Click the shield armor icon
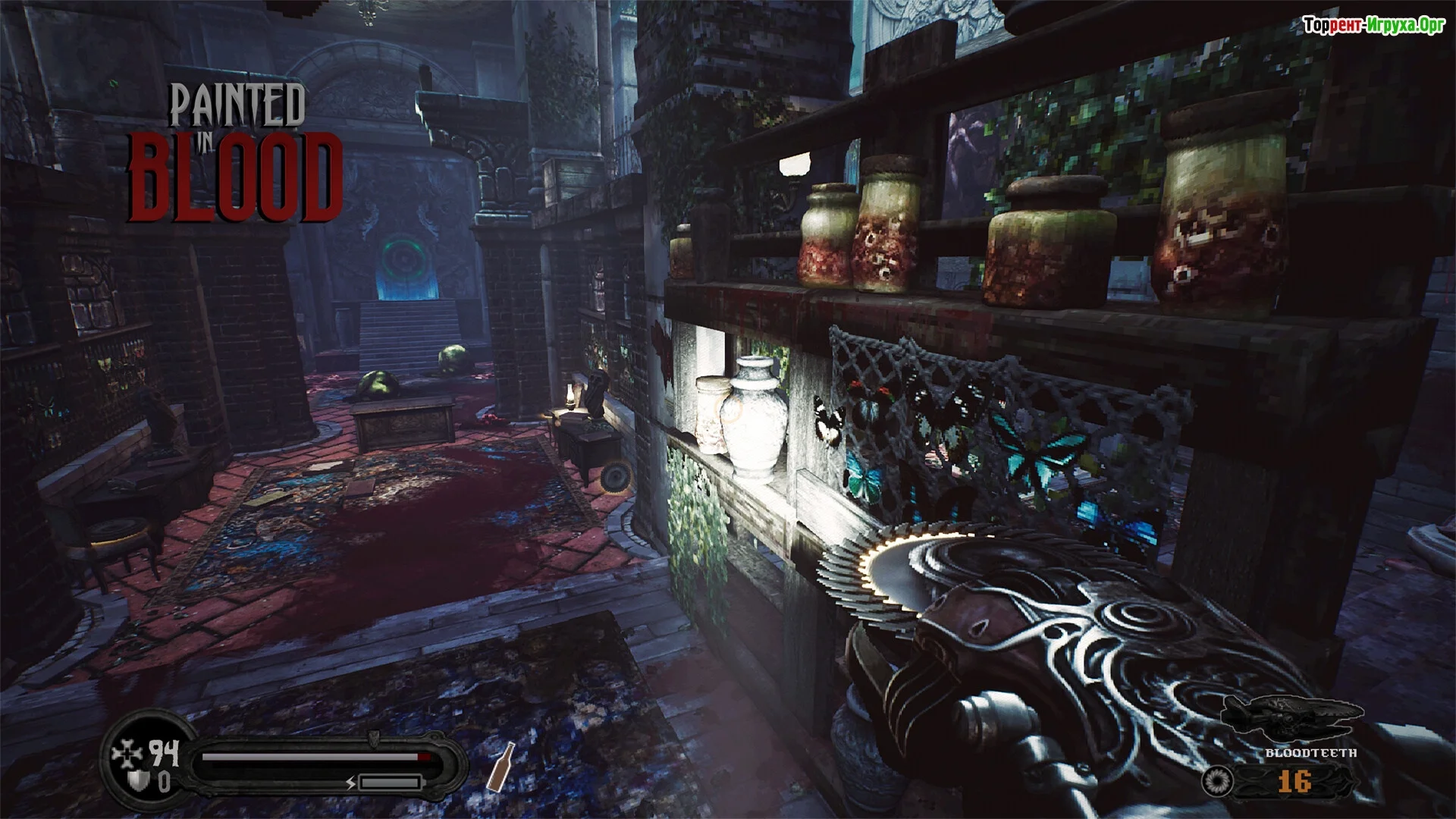1456x819 pixels. point(139,781)
